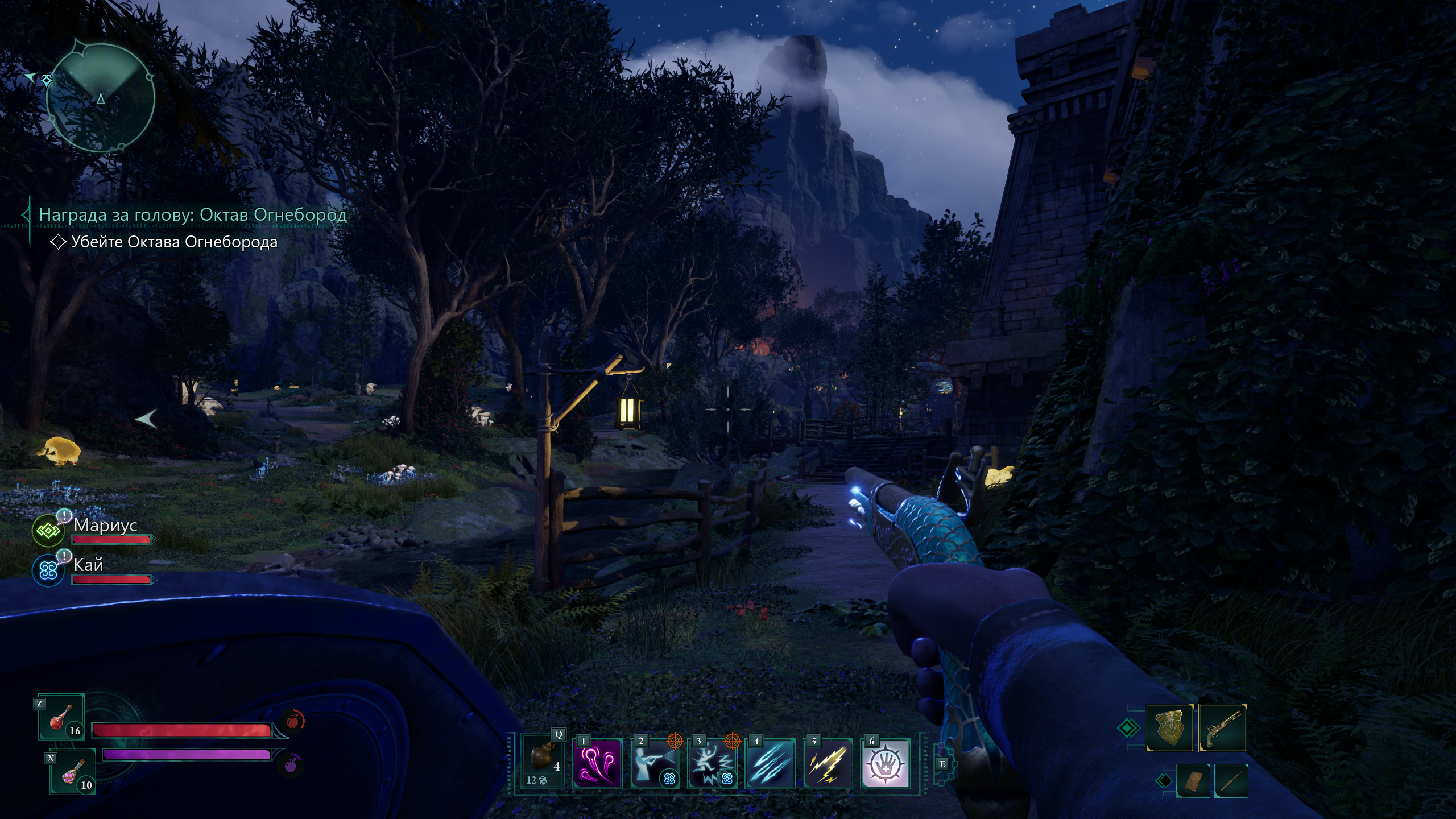Select the grimoire in the secondary loadout

click(1193, 781)
